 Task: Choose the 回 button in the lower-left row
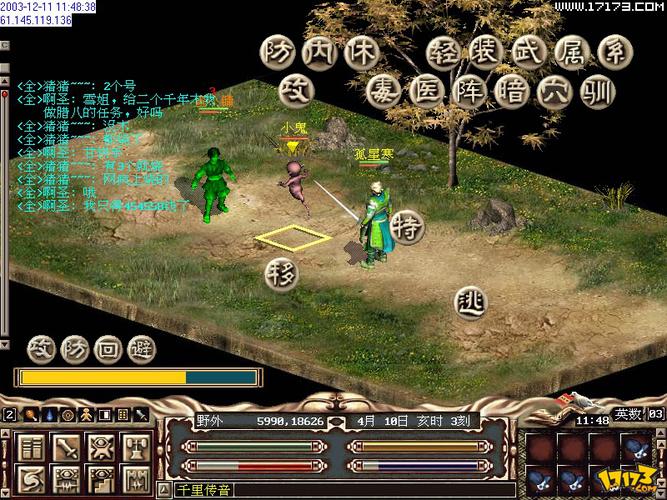109,348
